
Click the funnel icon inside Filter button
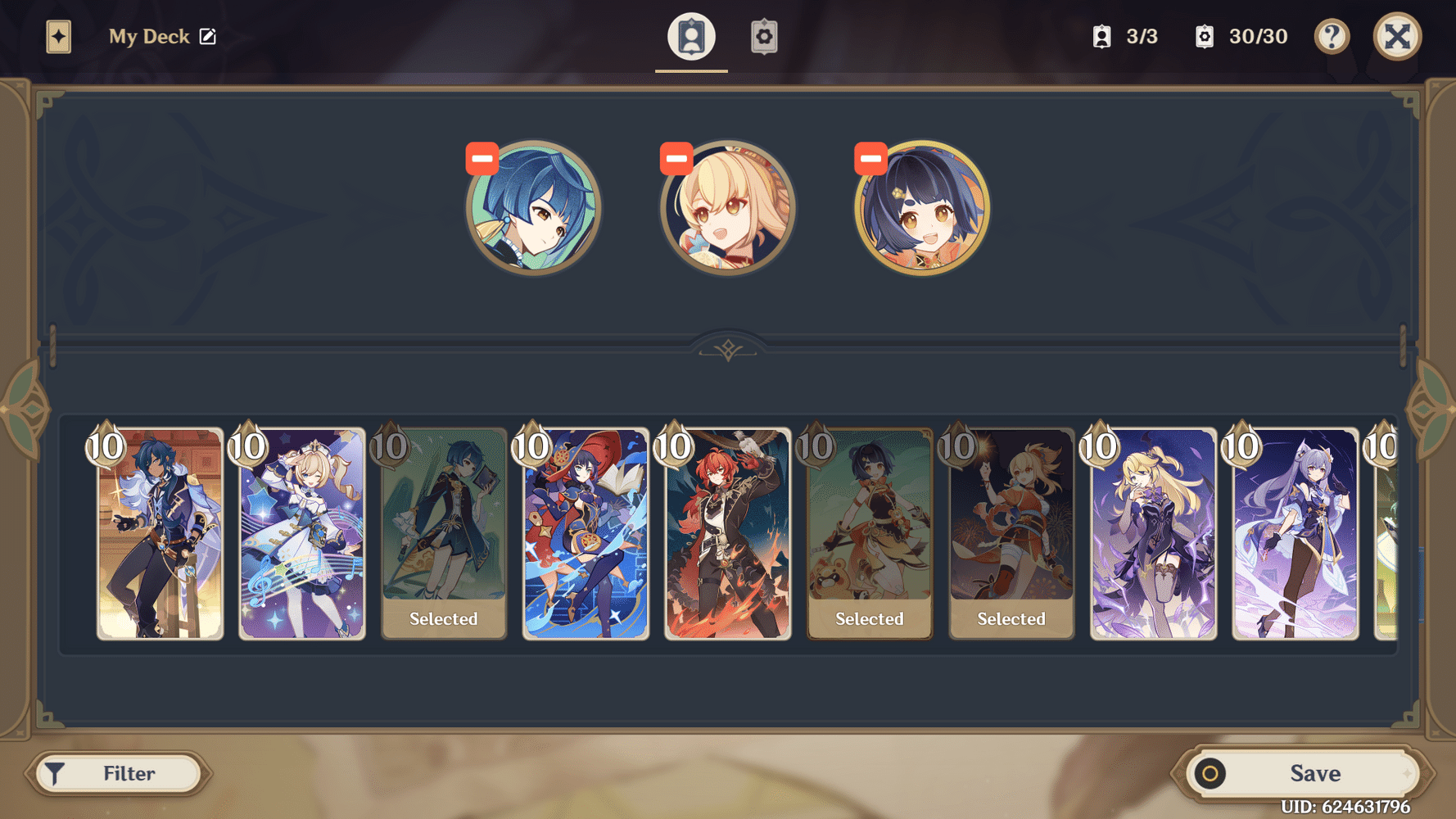click(54, 772)
